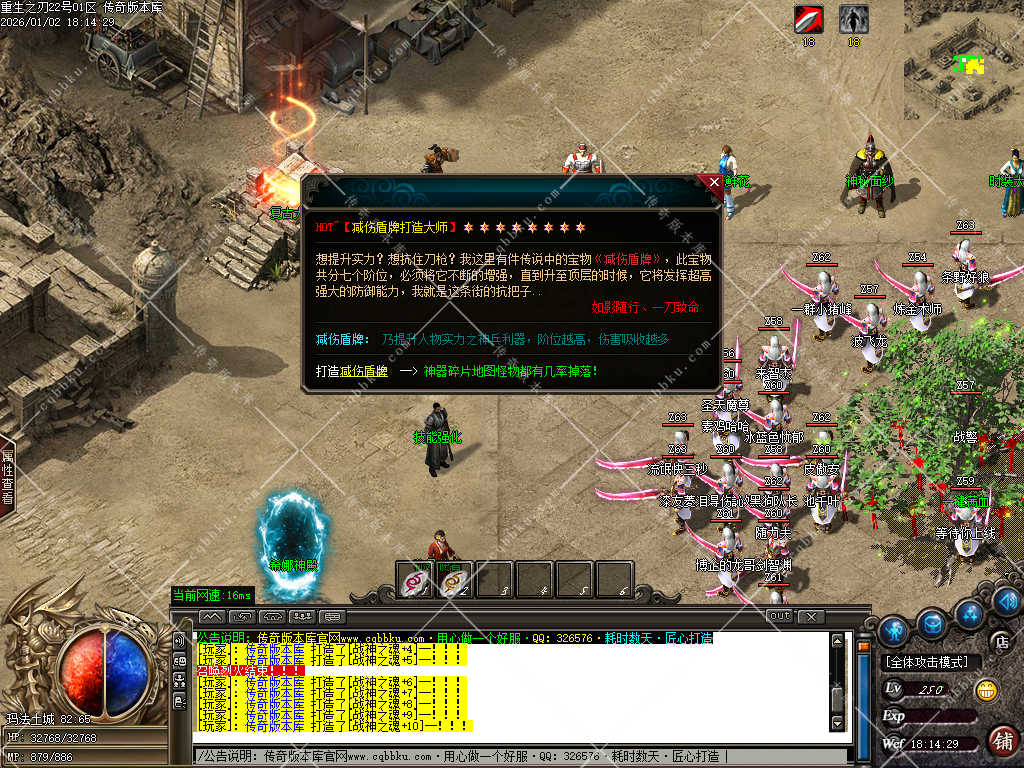Toggle sound with the blue speaker icon
The height and width of the screenshot is (768, 1024).
point(1006,601)
